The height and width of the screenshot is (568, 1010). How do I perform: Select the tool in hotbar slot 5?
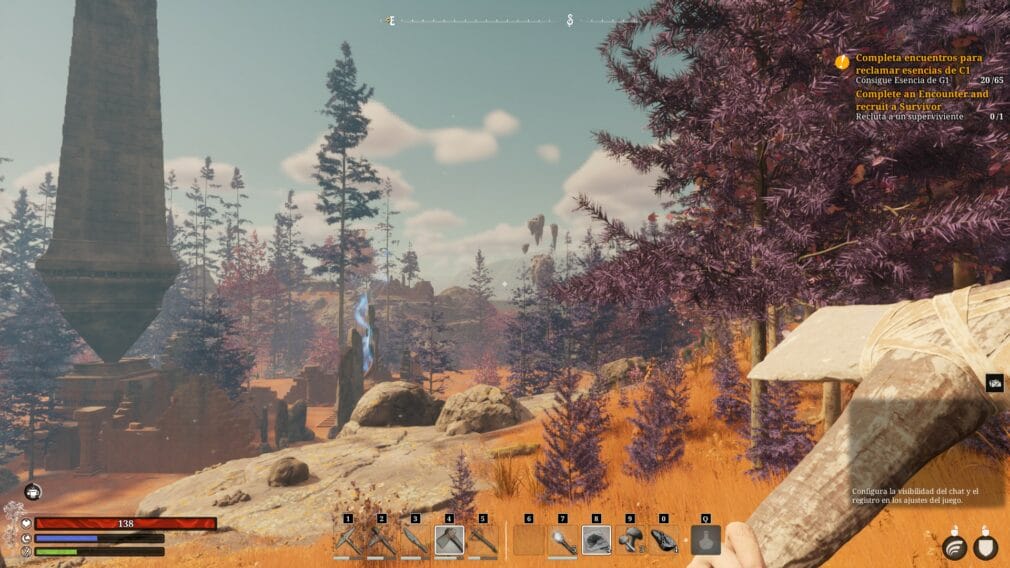pos(483,541)
